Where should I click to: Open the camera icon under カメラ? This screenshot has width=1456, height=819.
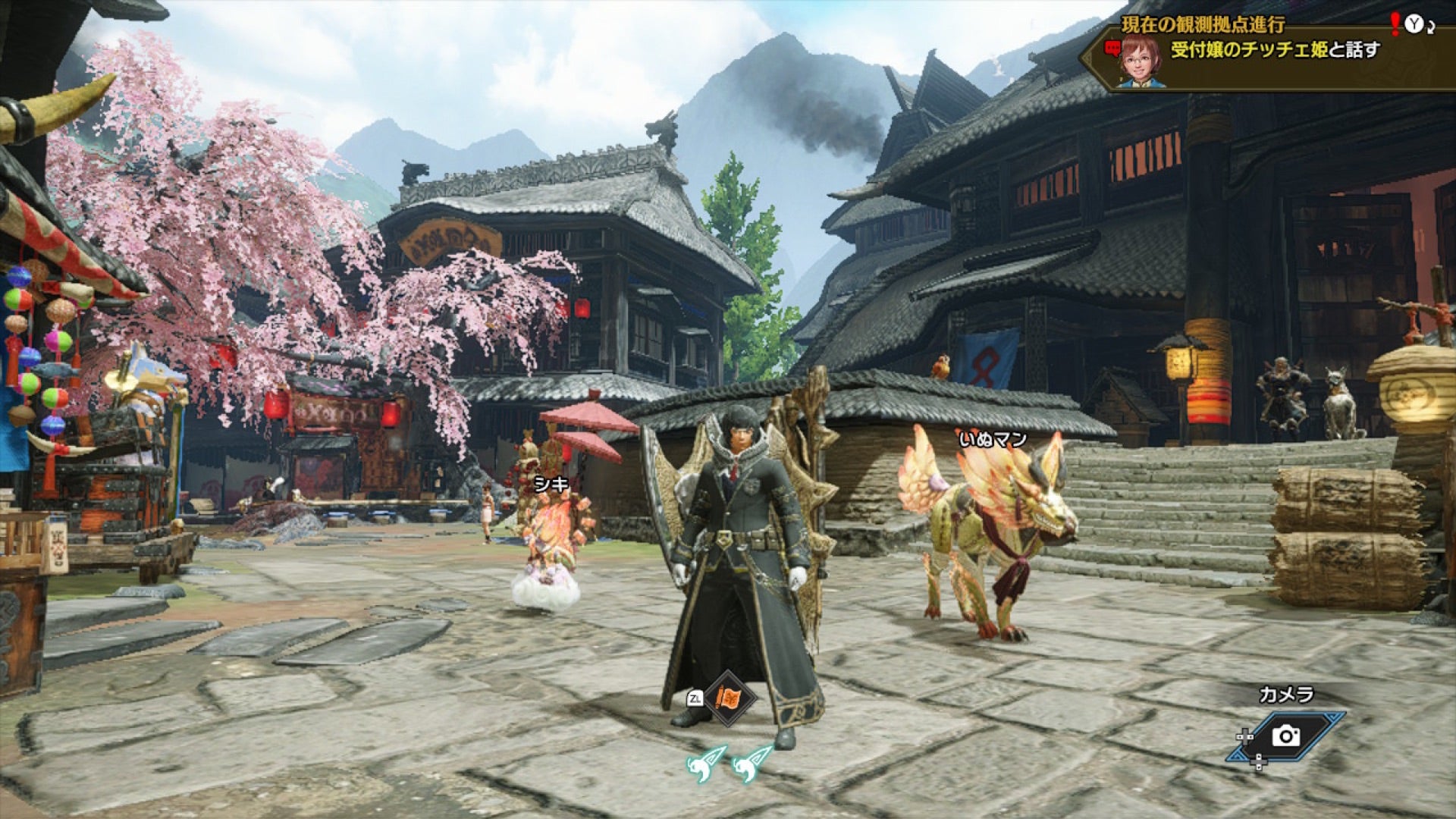pos(1285,735)
